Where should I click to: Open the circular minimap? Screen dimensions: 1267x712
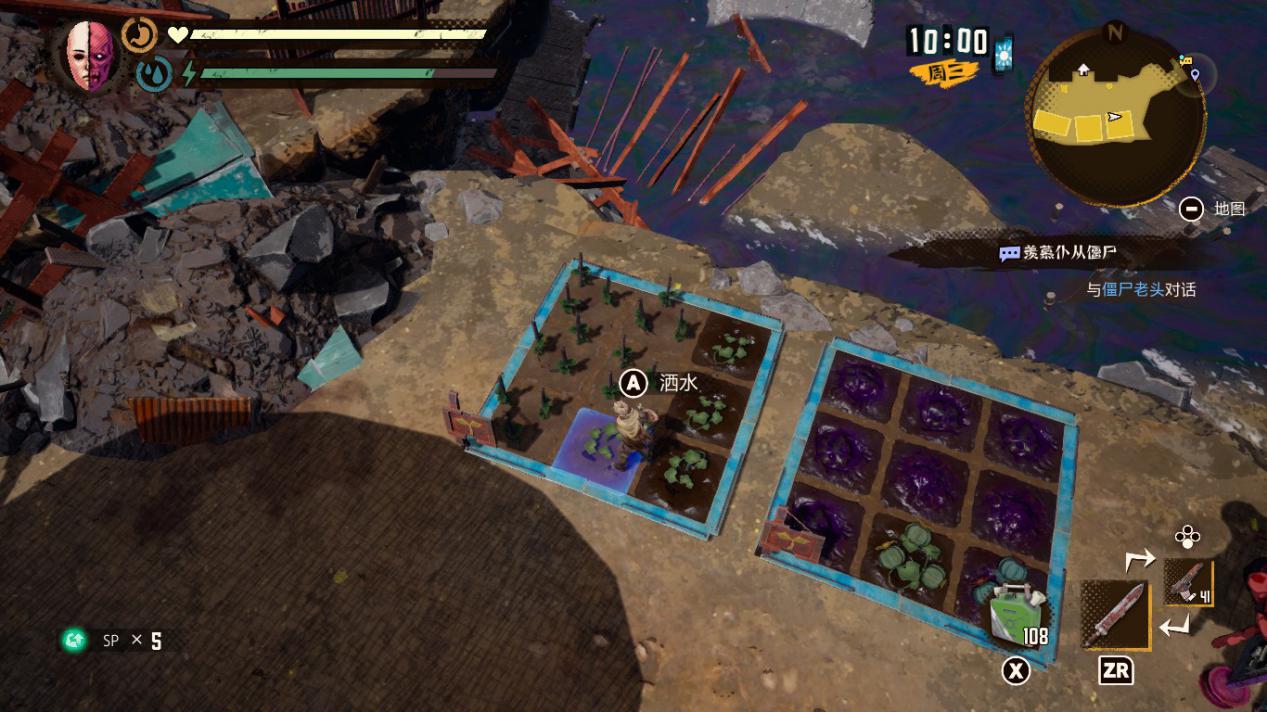(x=1115, y=118)
